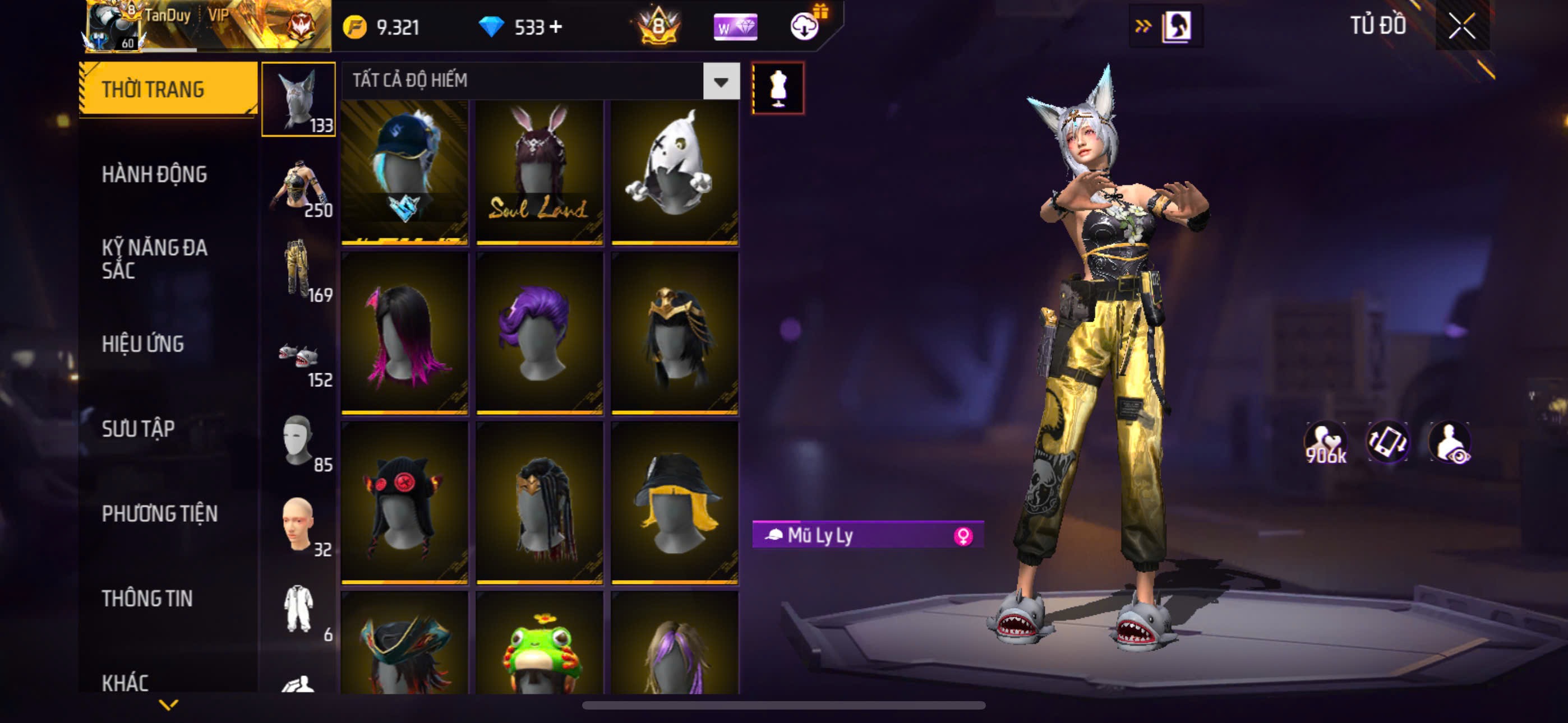The image size is (1568, 723).
Task: Close the wardrobe screen
Action: click(1461, 26)
